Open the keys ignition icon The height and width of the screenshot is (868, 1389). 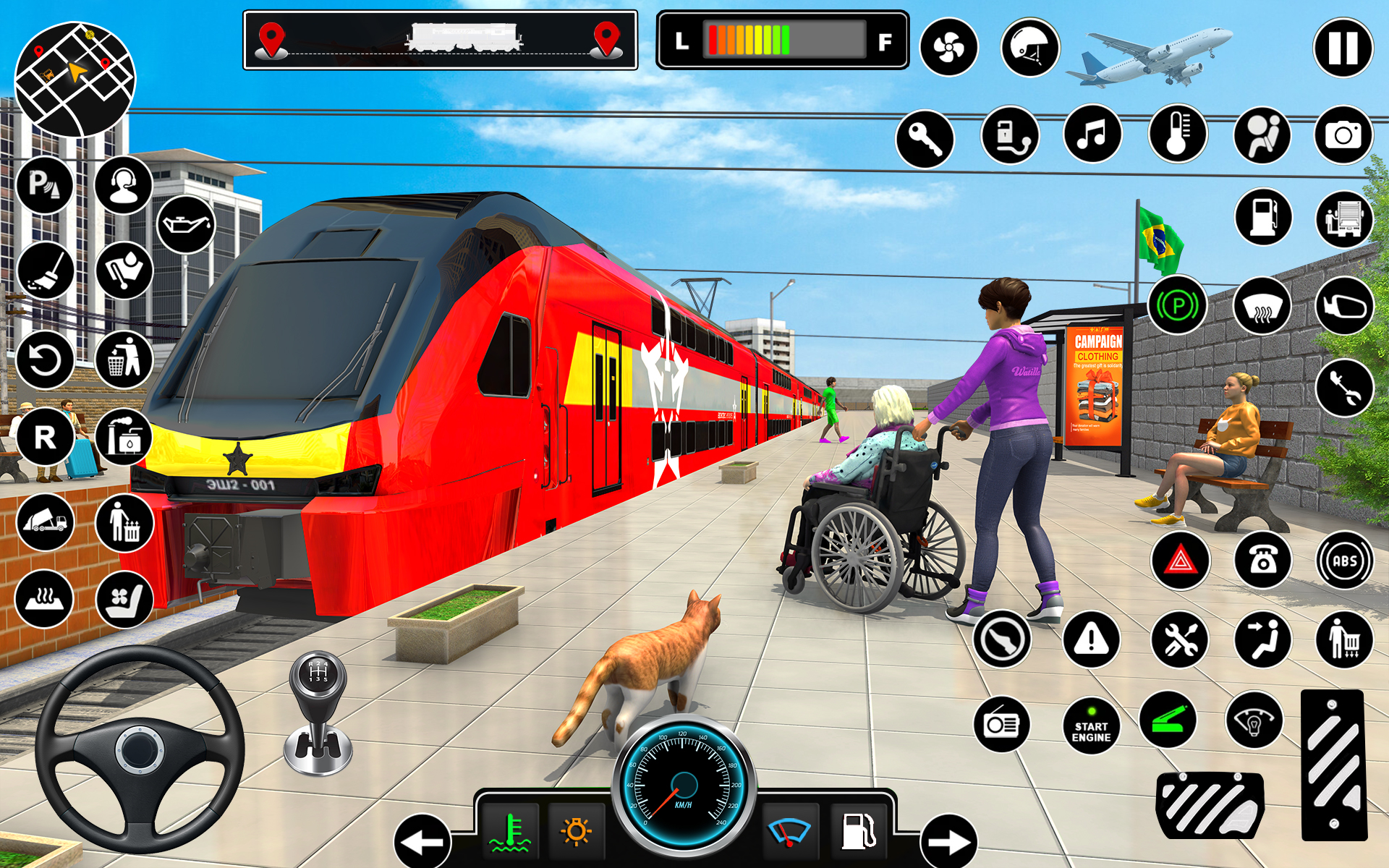tap(926, 137)
